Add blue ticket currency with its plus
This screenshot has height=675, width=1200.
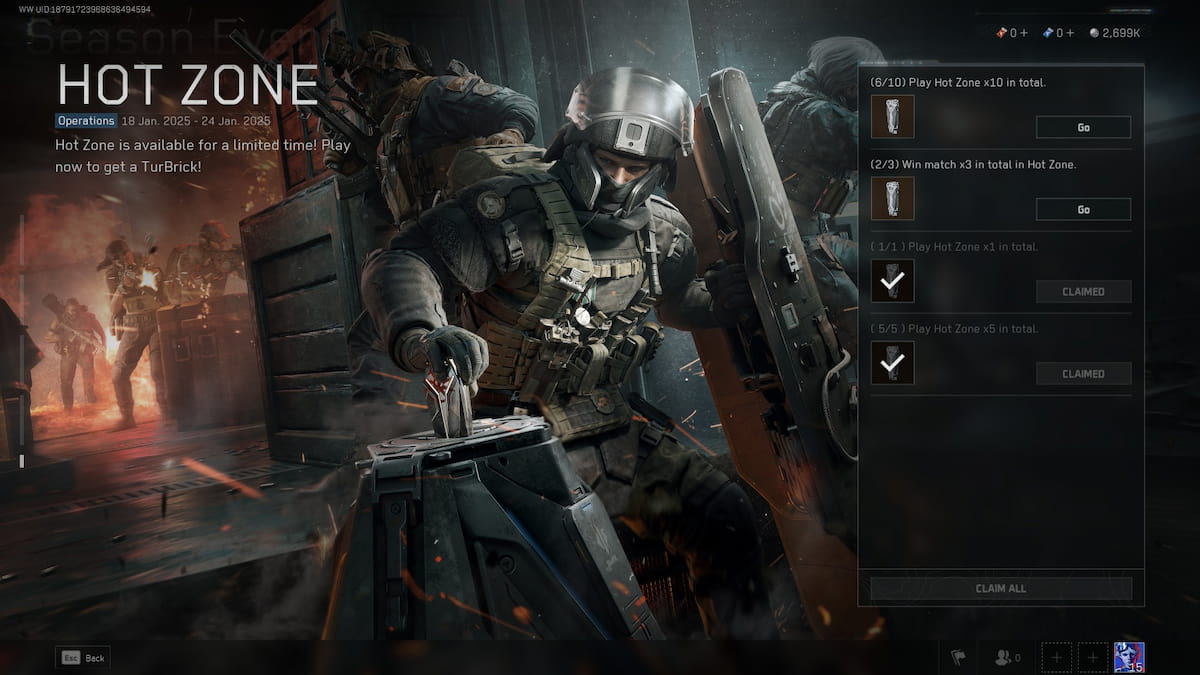1071,33
